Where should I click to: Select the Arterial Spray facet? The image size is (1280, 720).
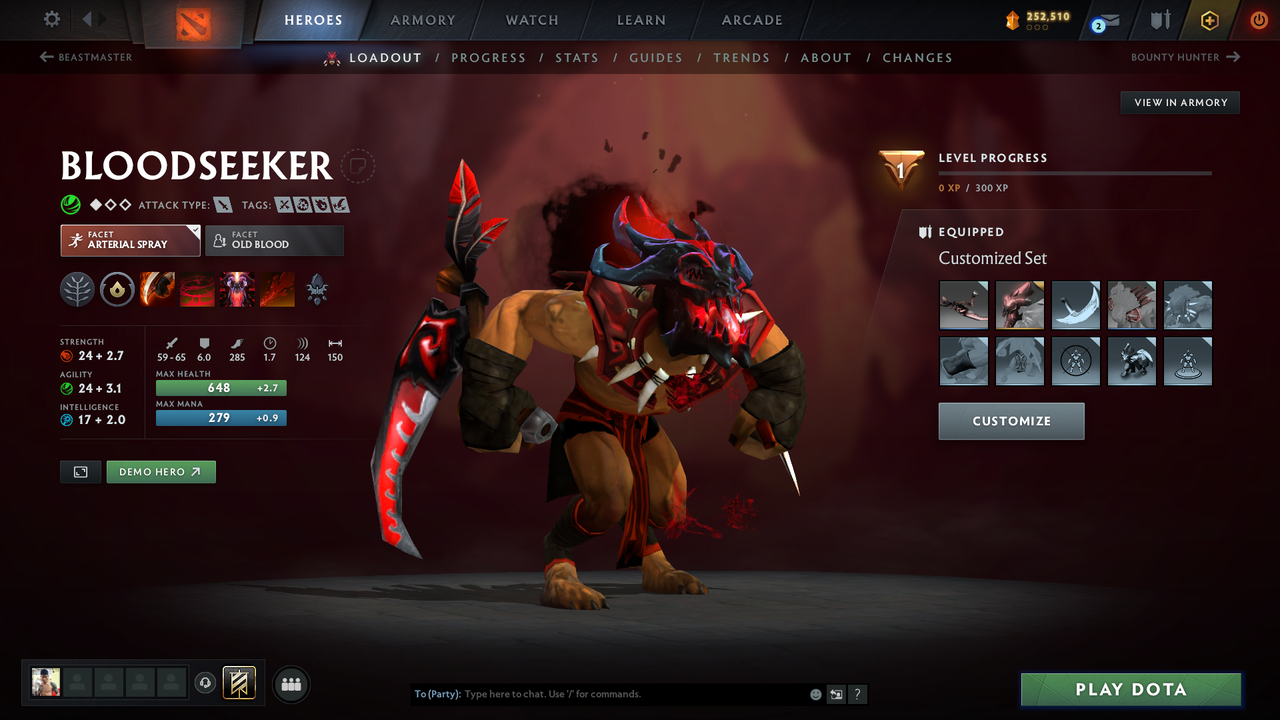point(130,240)
